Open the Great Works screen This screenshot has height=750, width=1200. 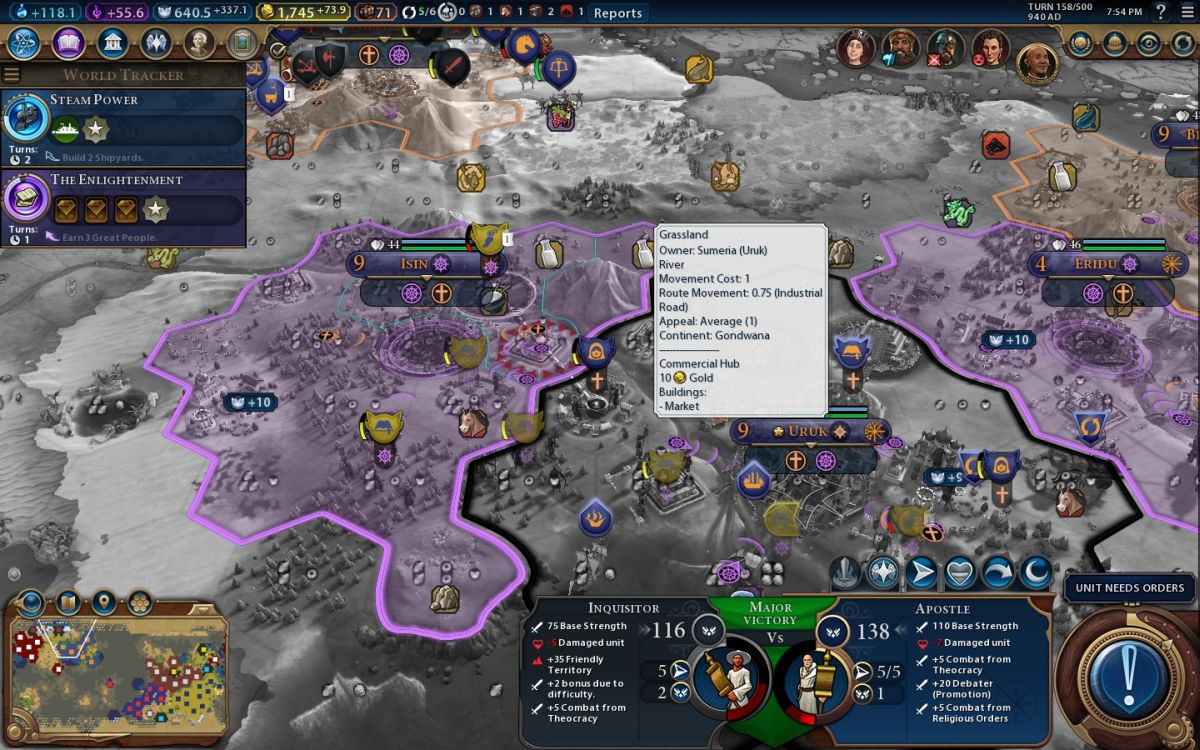pos(241,44)
